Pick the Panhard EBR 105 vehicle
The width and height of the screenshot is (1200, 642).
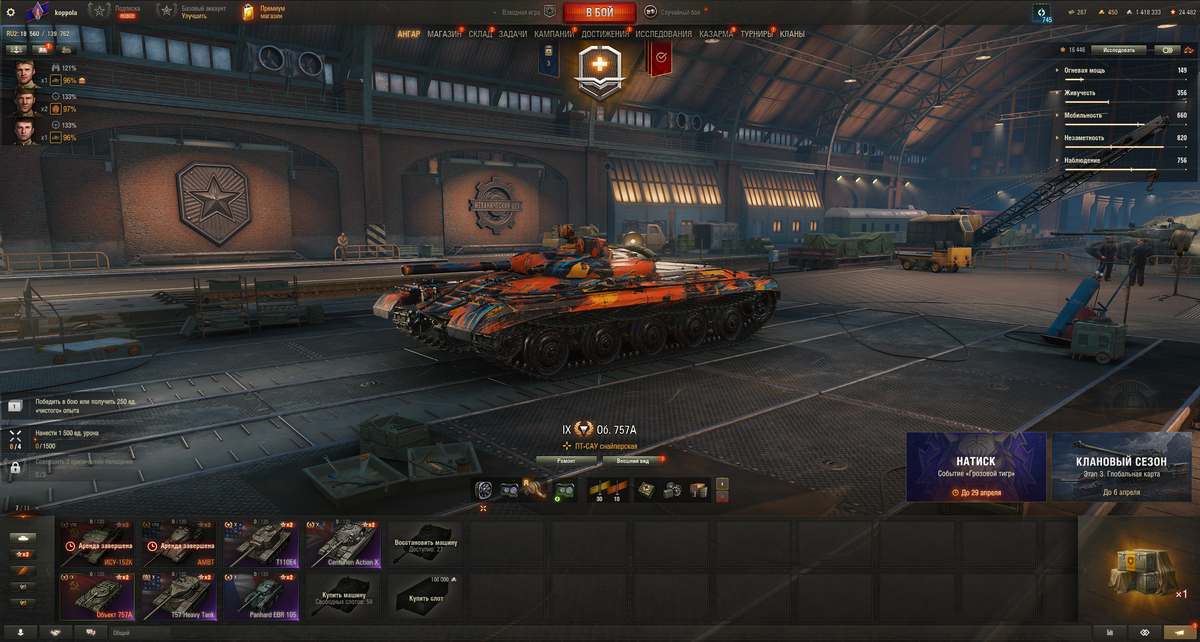tap(262, 596)
